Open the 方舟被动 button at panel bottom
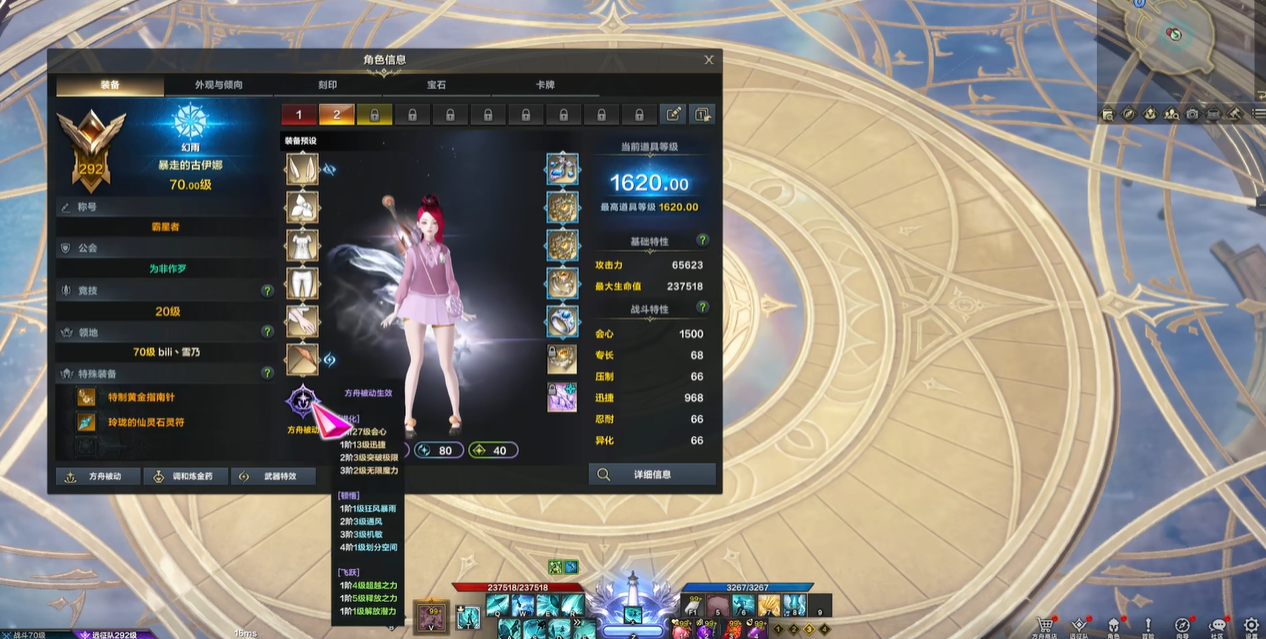 pos(97,476)
